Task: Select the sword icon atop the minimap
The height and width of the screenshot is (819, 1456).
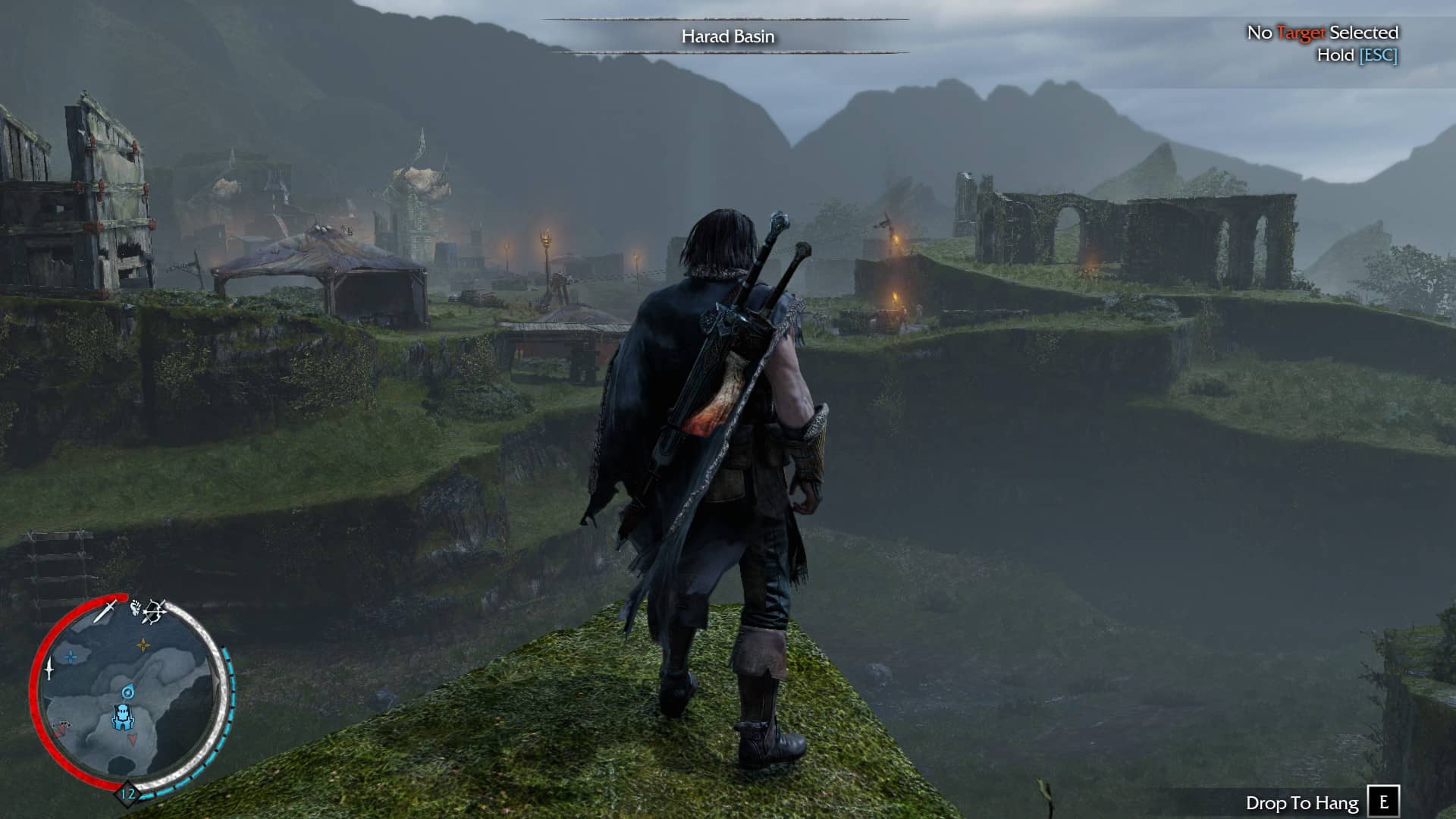Action: point(105,610)
